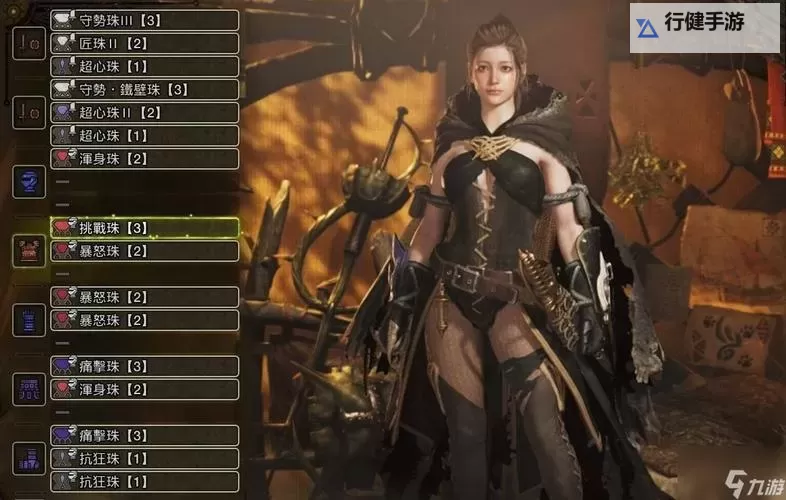Image resolution: width=786 pixels, height=500 pixels.
Task: Choose the 匠珠II【2】 decoration slot
Action: (x=145, y=43)
